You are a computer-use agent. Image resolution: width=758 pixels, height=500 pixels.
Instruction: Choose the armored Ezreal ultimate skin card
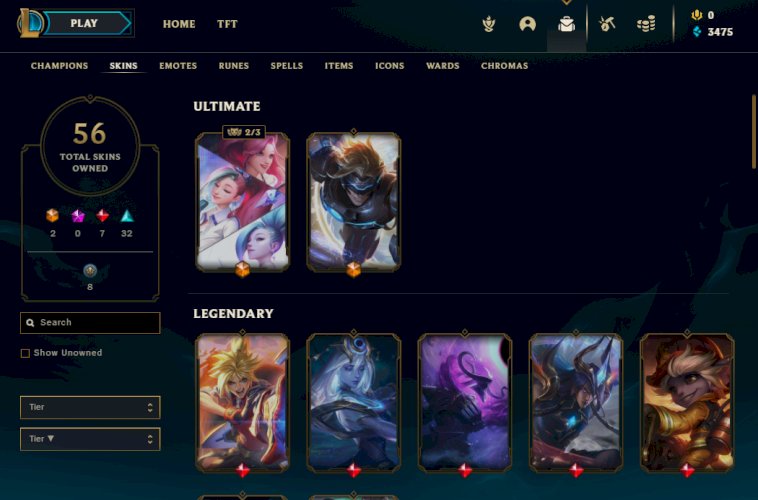point(354,203)
